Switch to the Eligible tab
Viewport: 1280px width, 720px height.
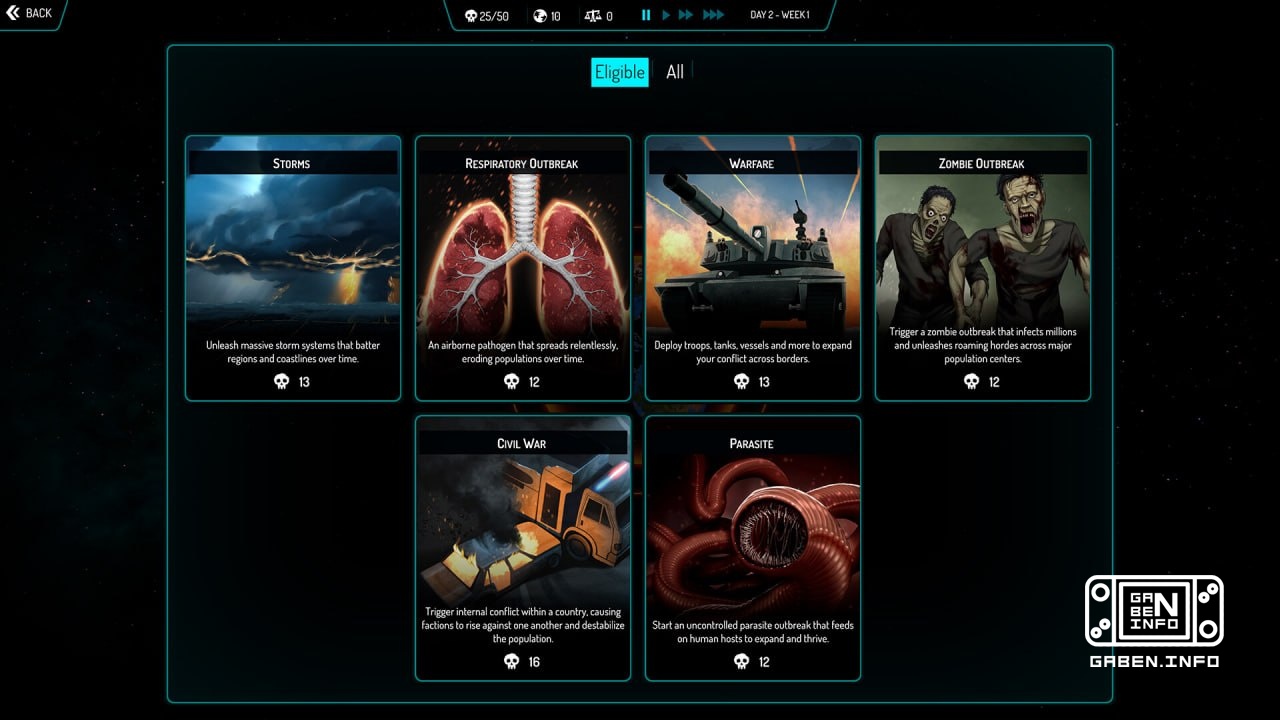click(619, 72)
